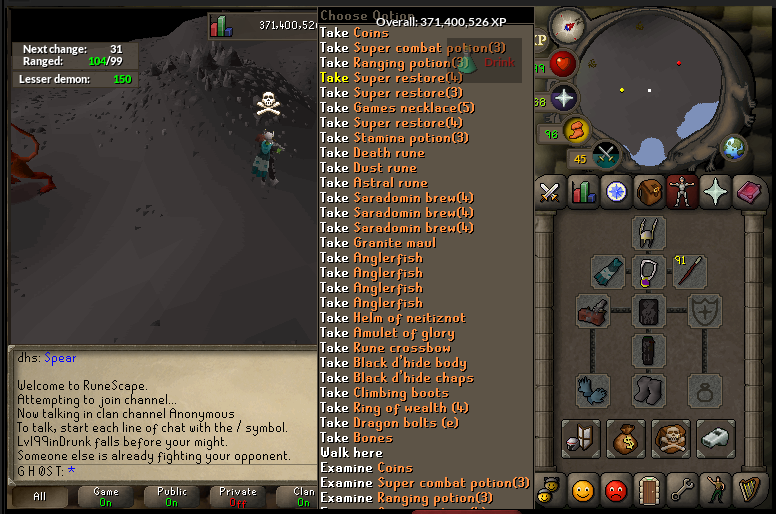Switch chat to the Public tab
The width and height of the screenshot is (776, 514).
[x=171, y=496]
